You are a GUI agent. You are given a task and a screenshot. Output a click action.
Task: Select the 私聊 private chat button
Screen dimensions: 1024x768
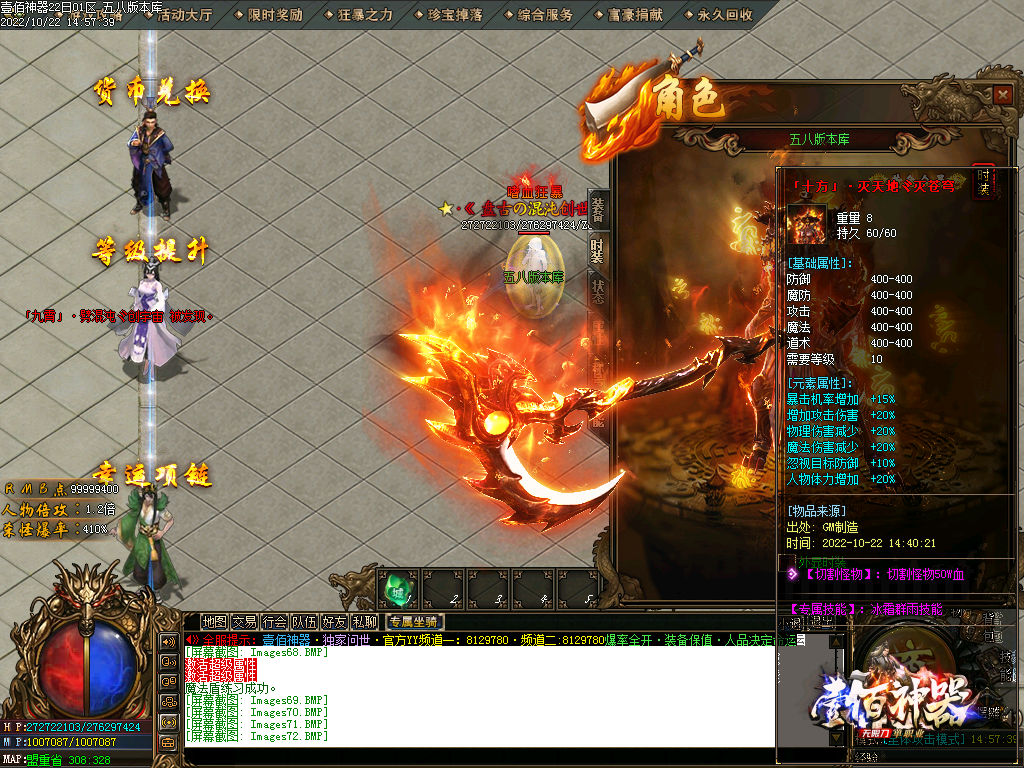[364, 621]
